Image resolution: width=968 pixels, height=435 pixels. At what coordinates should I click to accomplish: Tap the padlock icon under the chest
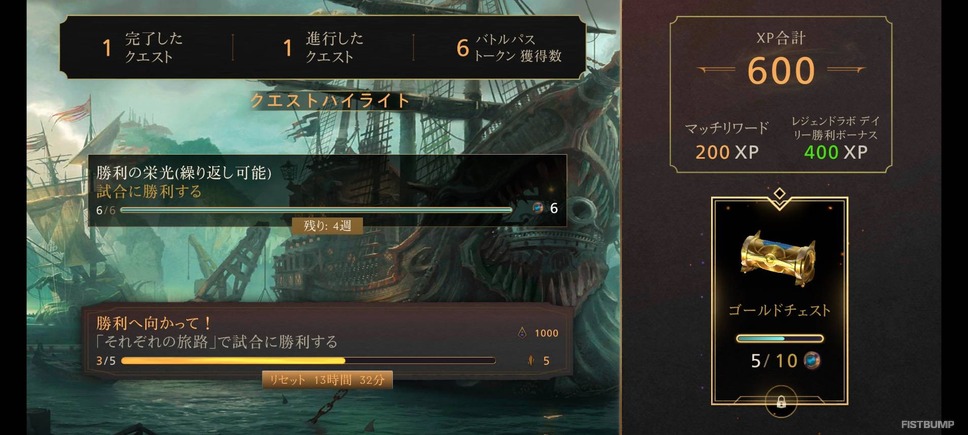coord(779,402)
